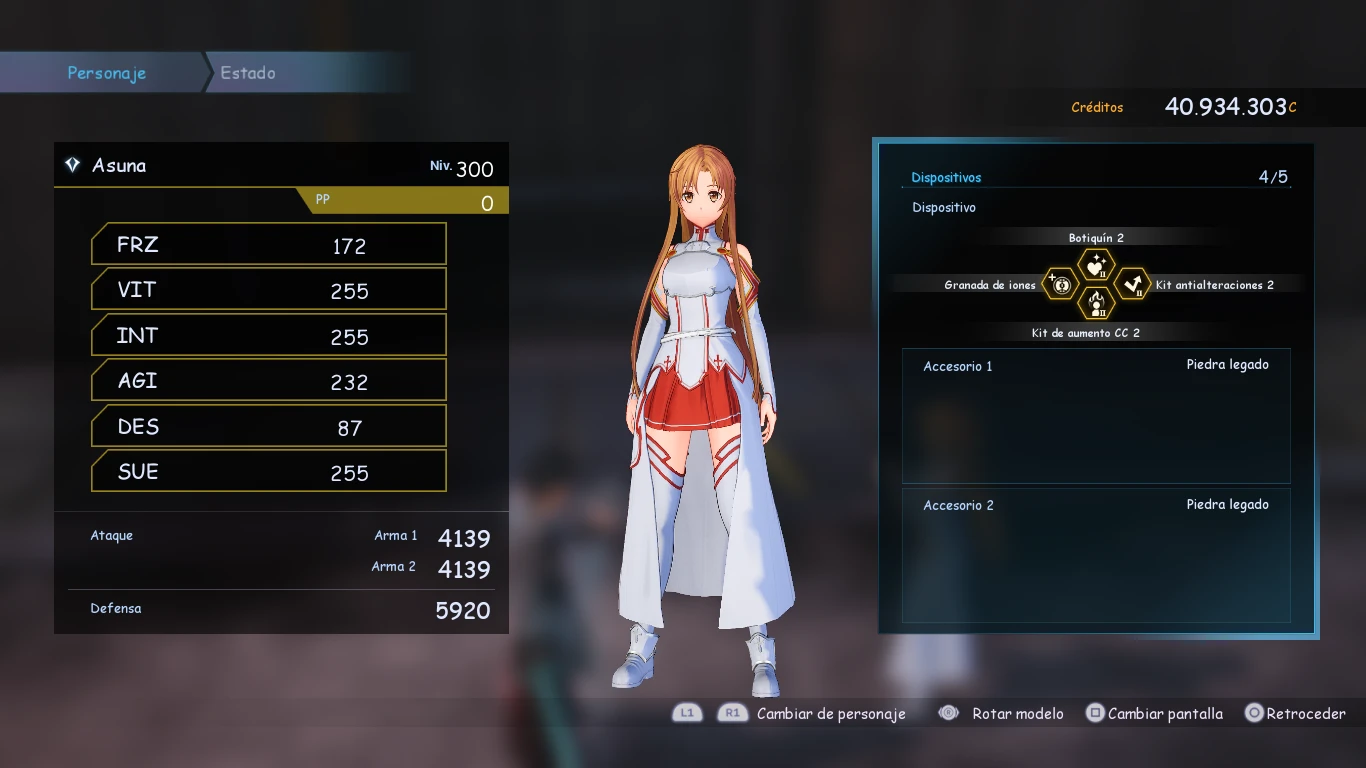Select the DES stat row

[268, 427]
